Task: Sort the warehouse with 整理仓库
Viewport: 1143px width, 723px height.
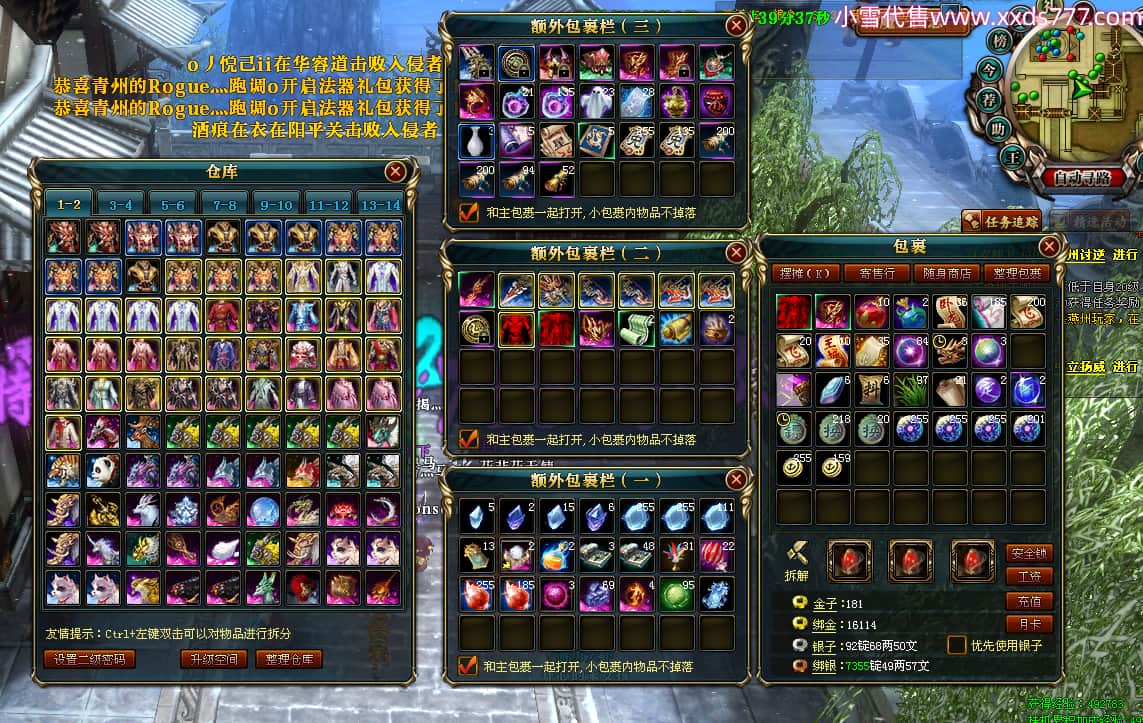Action: point(289,659)
